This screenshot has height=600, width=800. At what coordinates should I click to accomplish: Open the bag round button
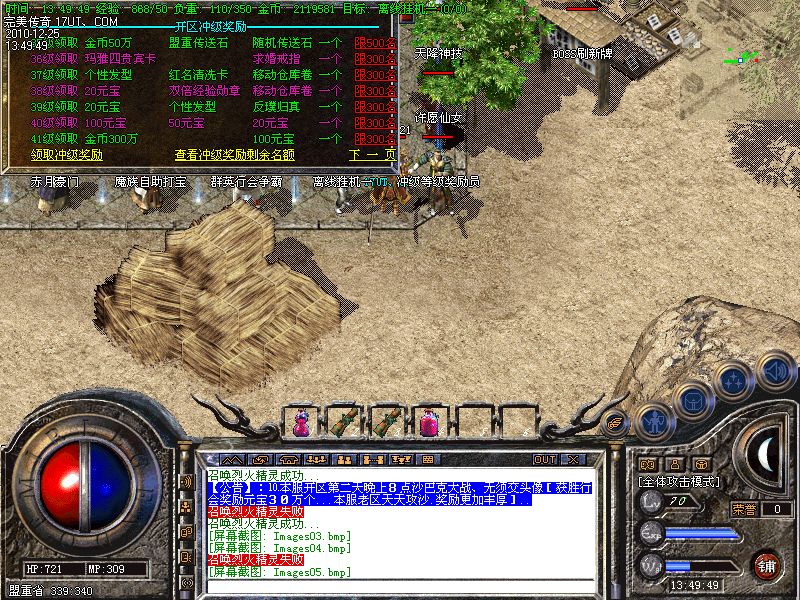pyautogui.click(x=692, y=400)
